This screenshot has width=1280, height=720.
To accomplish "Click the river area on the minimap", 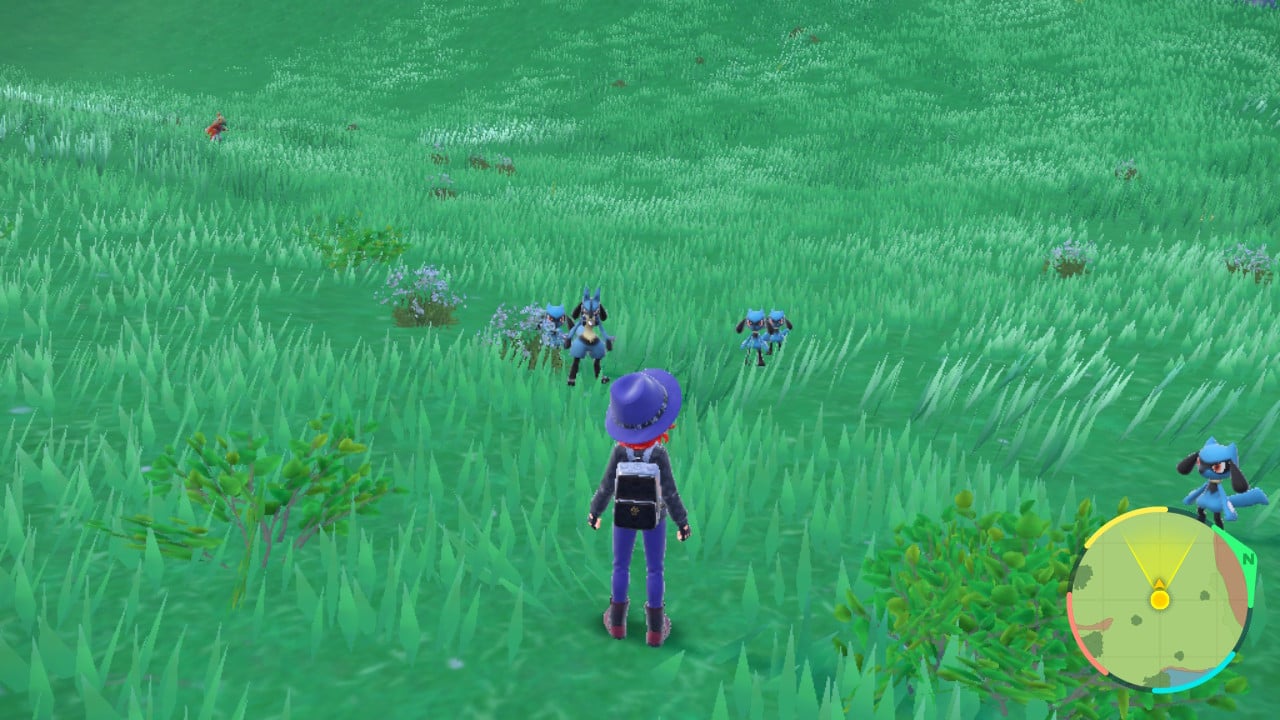I will click(x=1185, y=677).
